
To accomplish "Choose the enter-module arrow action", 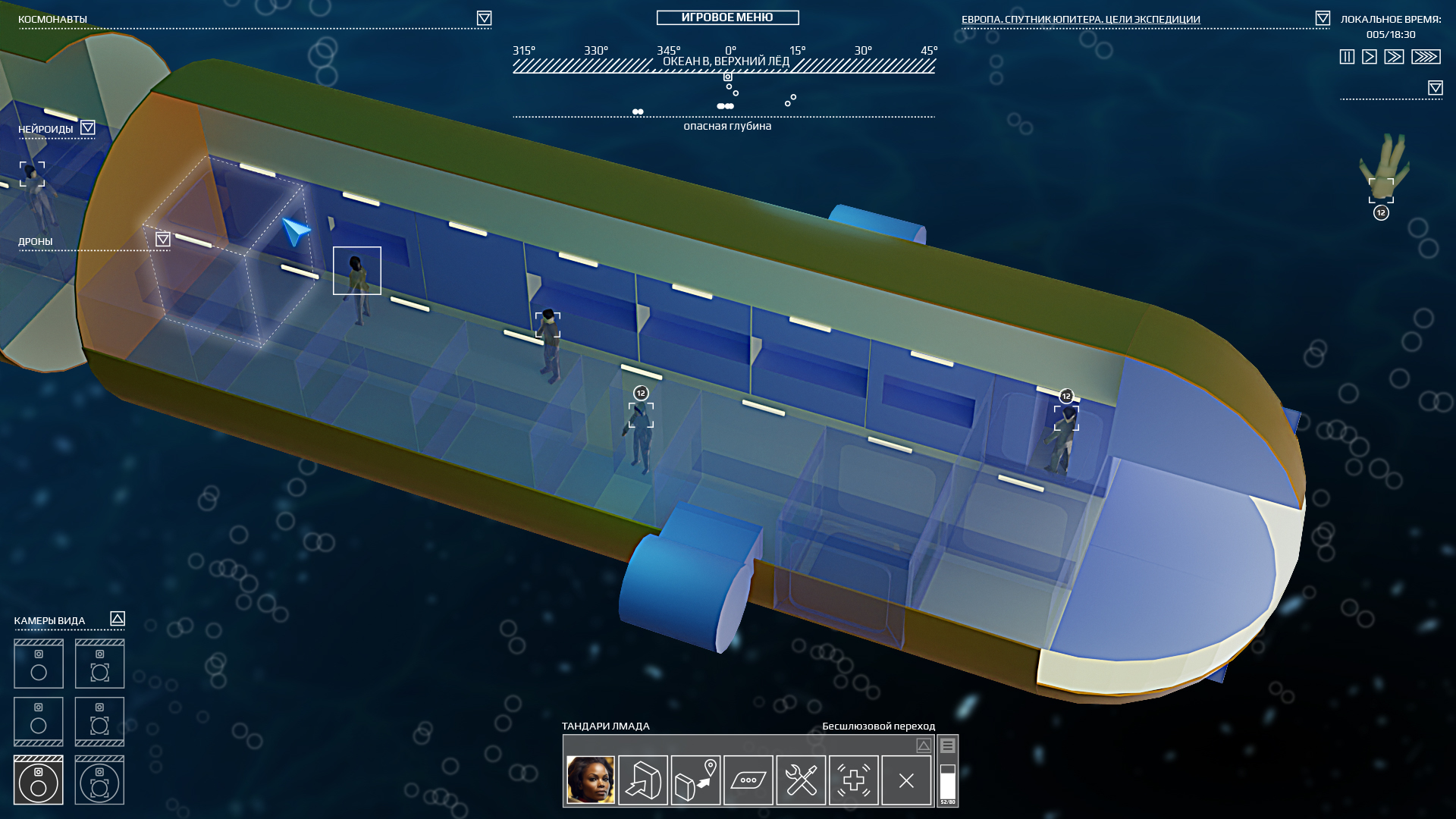I will point(643,780).
